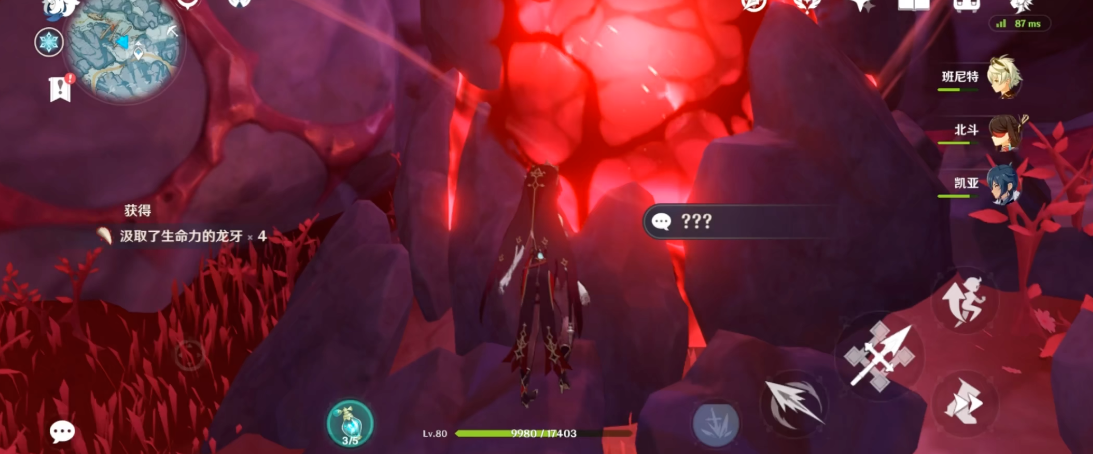
Task: Use the potion gadget showing 3/5
Action: 350,423
